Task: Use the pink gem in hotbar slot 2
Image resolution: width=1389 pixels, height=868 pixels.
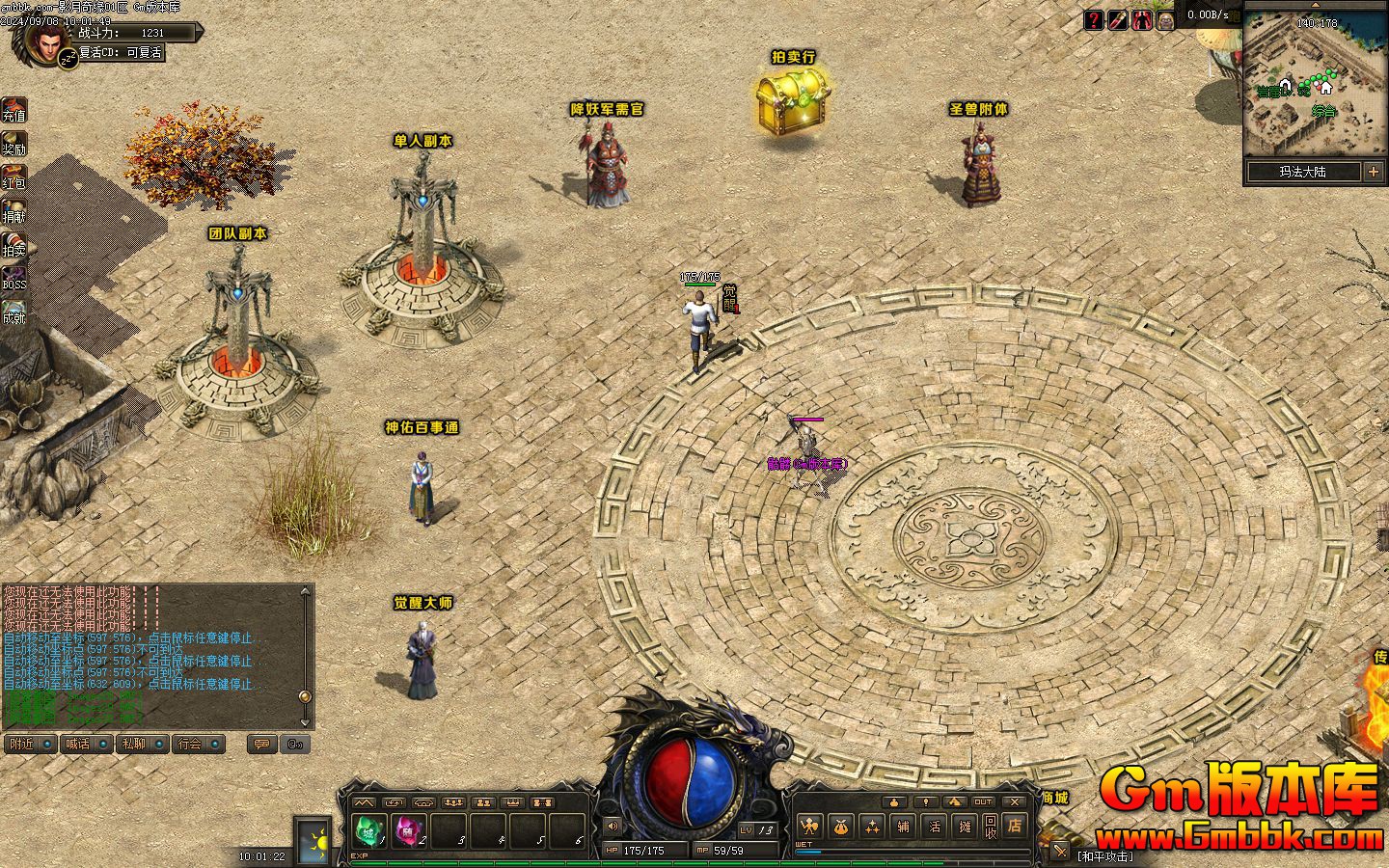Action: tap(408, 829)
